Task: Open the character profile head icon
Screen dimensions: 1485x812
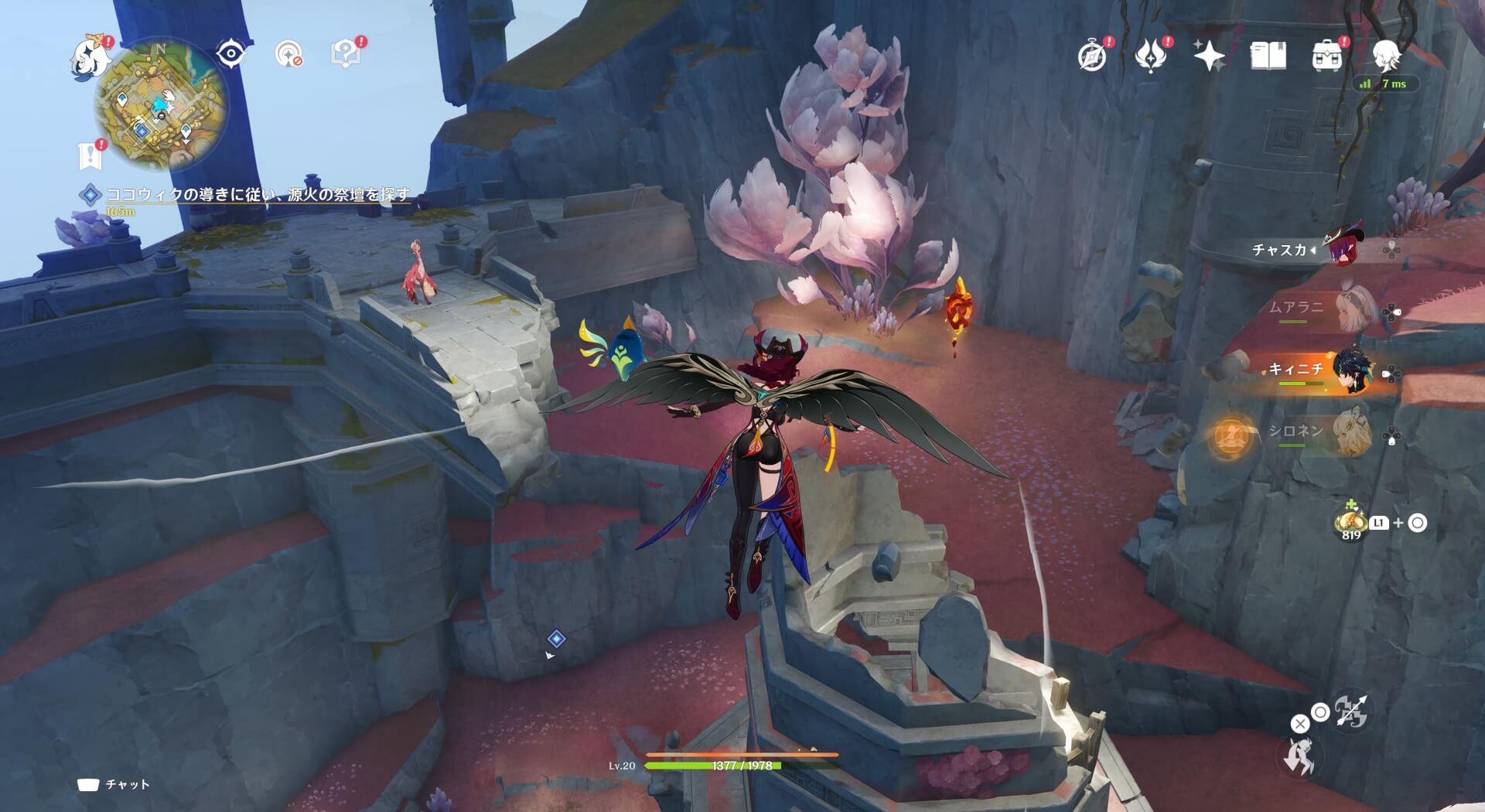Action: (1385, 56)
